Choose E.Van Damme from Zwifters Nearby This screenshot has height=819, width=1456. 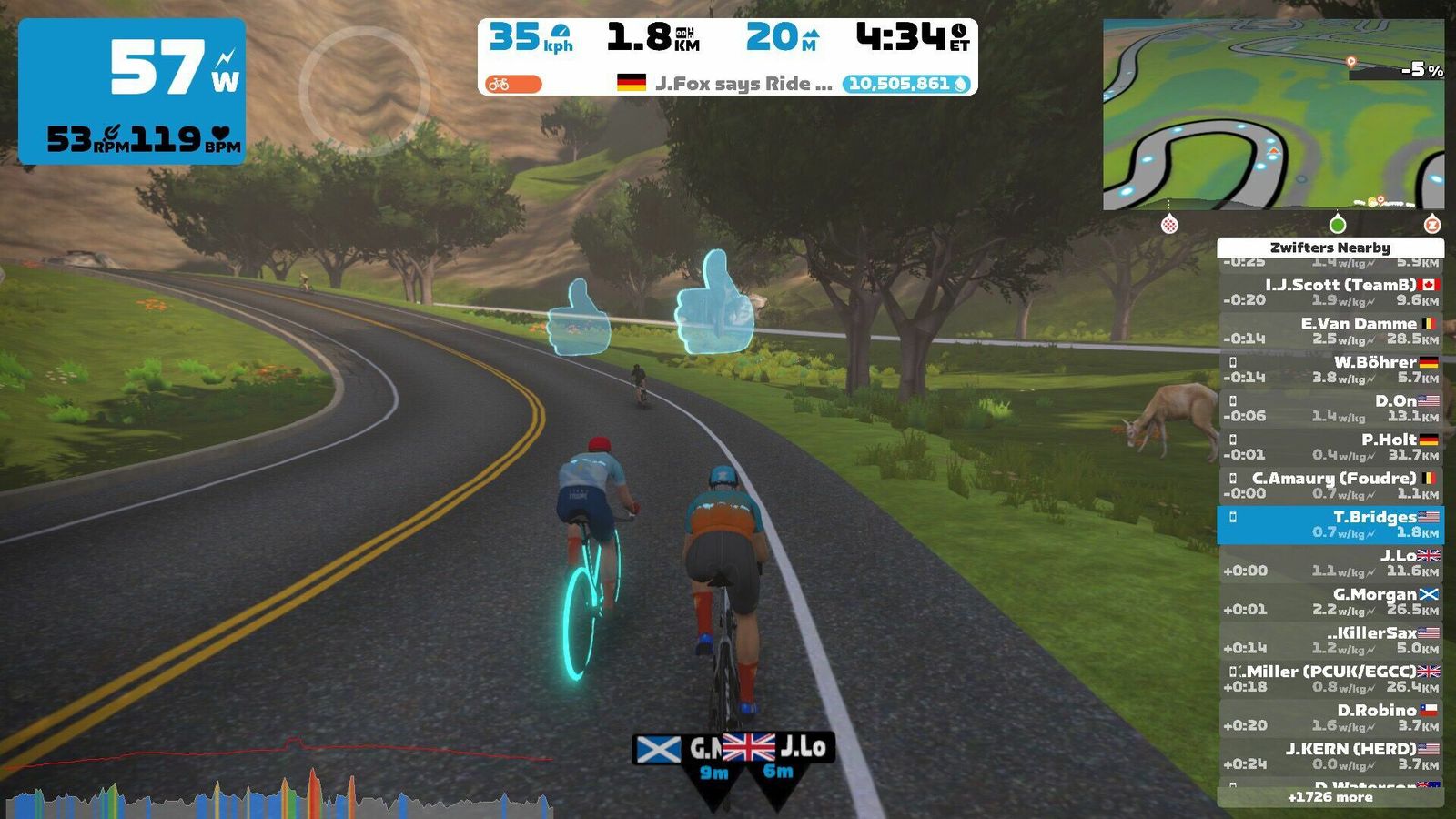click(1330, 330)
